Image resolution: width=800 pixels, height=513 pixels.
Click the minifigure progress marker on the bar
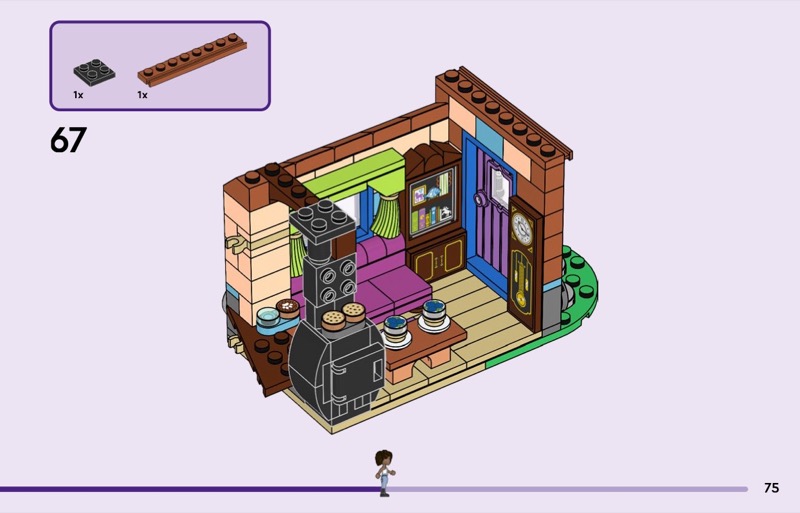pyautogui.click(x=383, y=473)
